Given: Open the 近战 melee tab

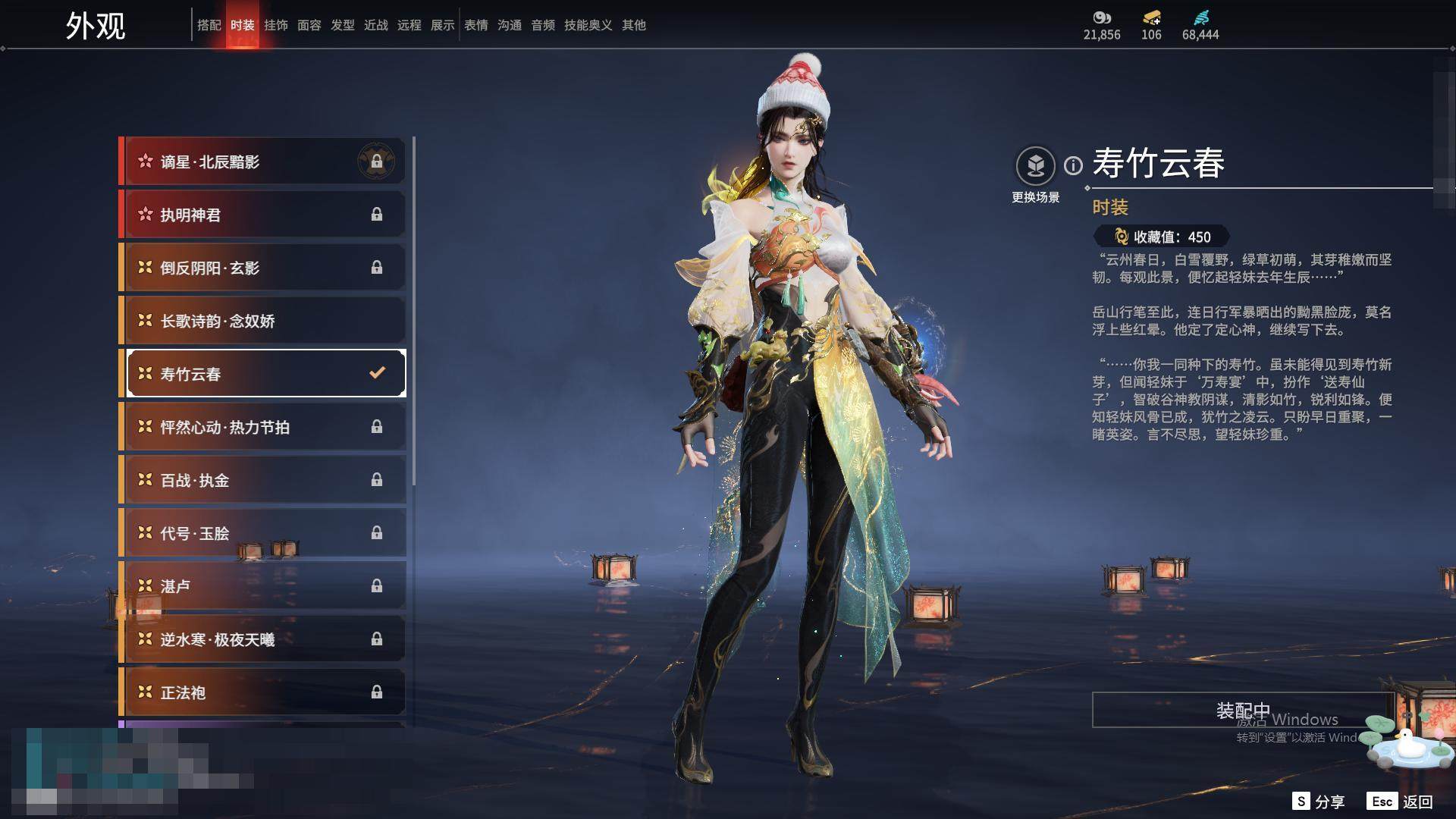Looking at the screenshot, I should tap(375, 25).
